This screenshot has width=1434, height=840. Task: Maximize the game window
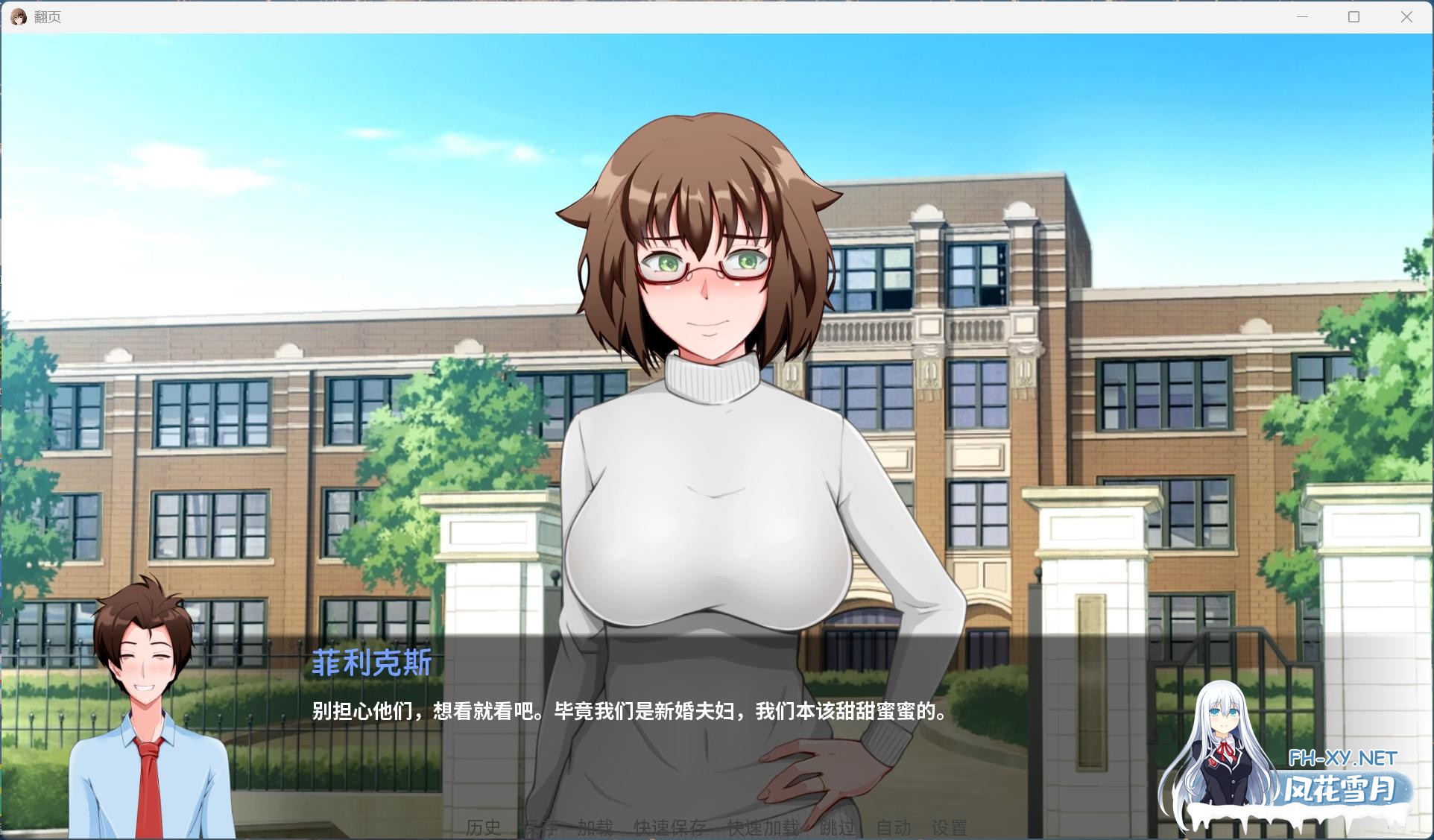1354,16
